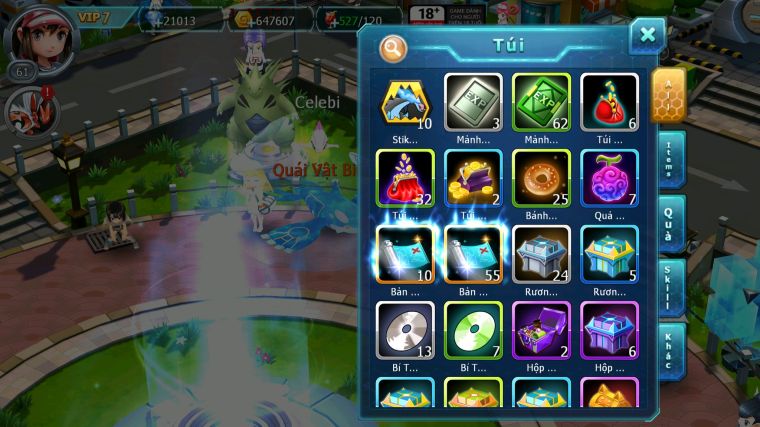Pick the purple swirled fruit item

608,176
